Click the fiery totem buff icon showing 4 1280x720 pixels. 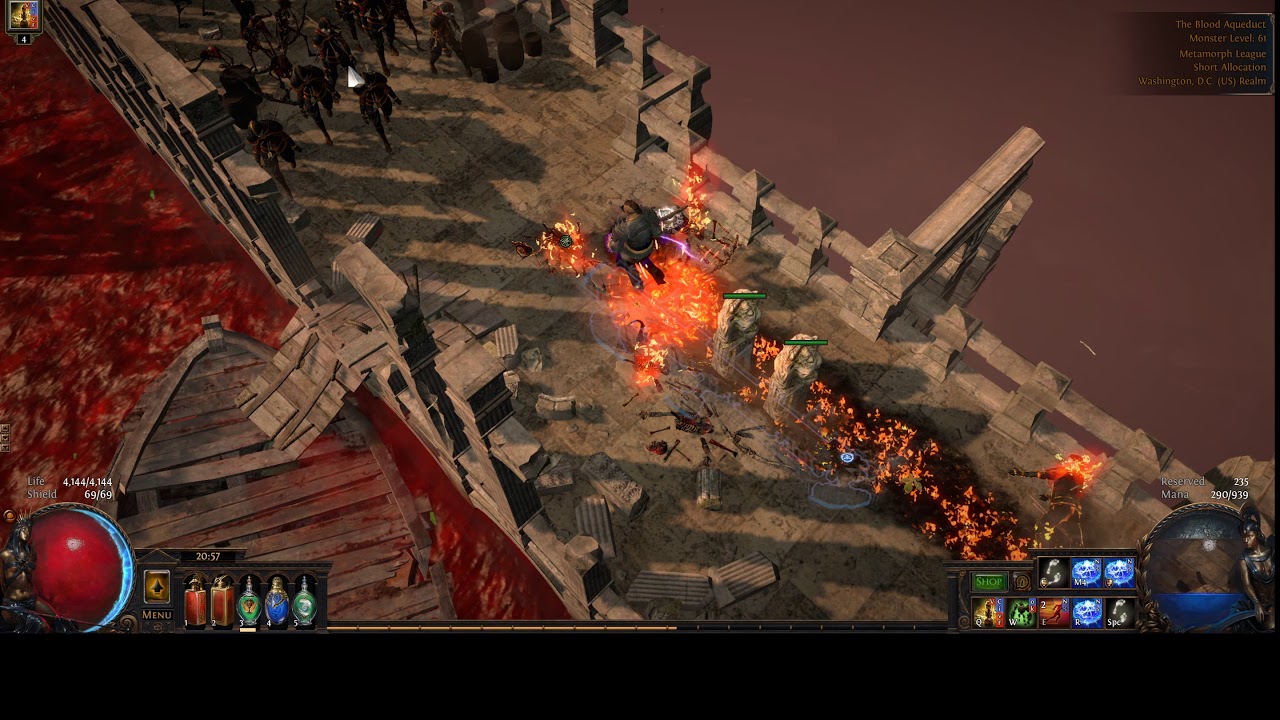point(23,16)
